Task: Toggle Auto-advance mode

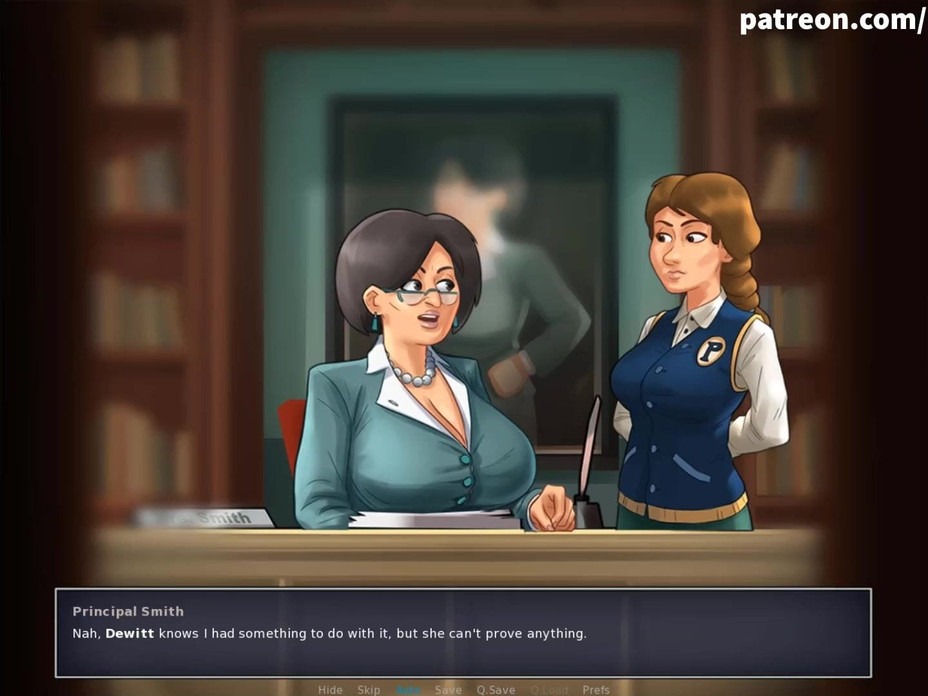Action: (408, 690)
